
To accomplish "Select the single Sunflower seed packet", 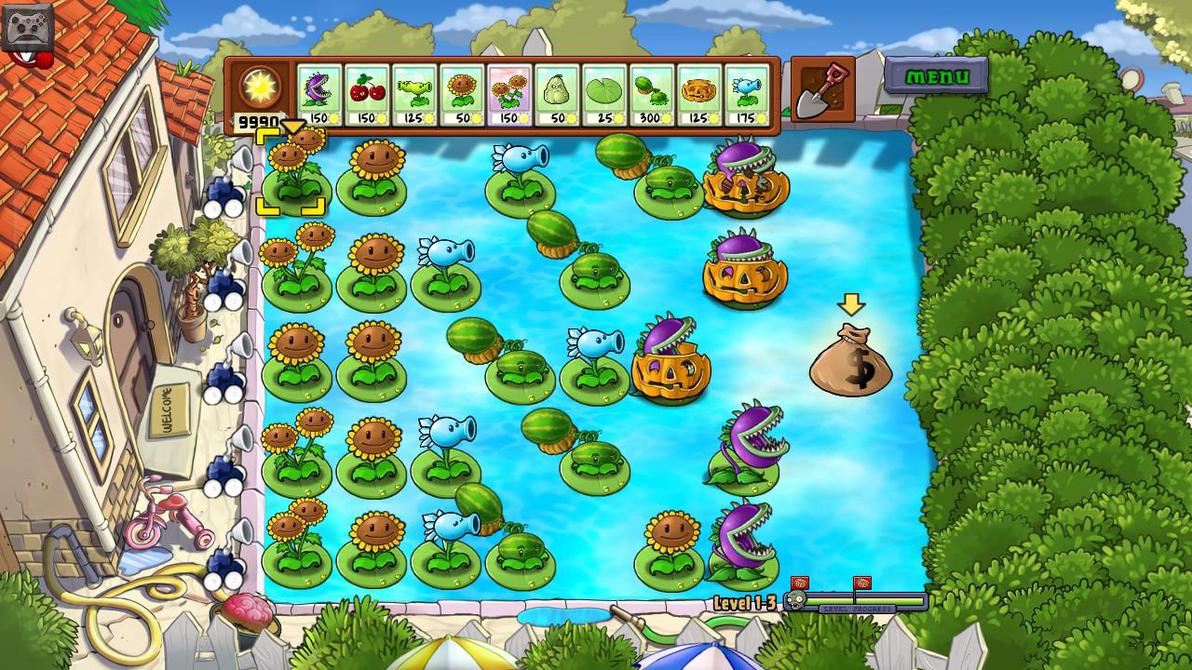I will (x=462, y=95).
